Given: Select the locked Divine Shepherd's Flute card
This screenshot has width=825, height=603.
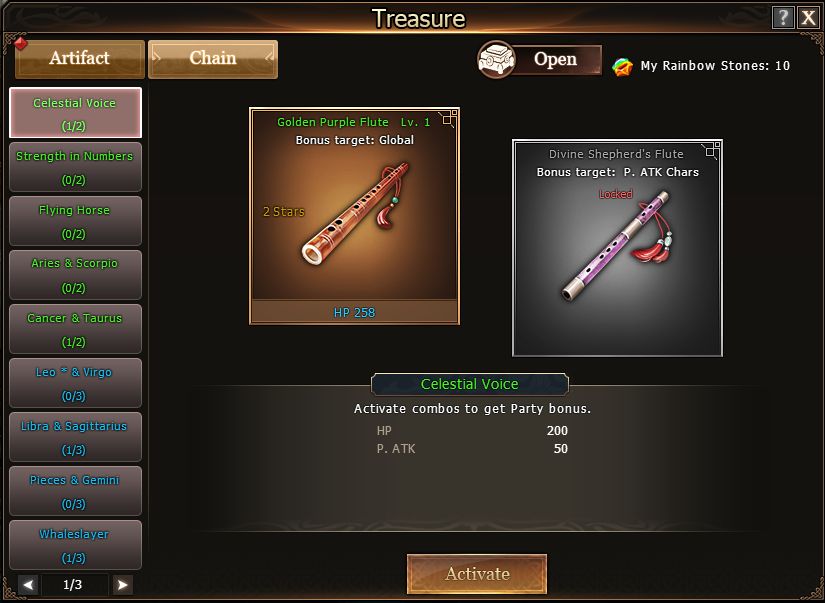Looking at the screenshot, I should coord(617,248).
